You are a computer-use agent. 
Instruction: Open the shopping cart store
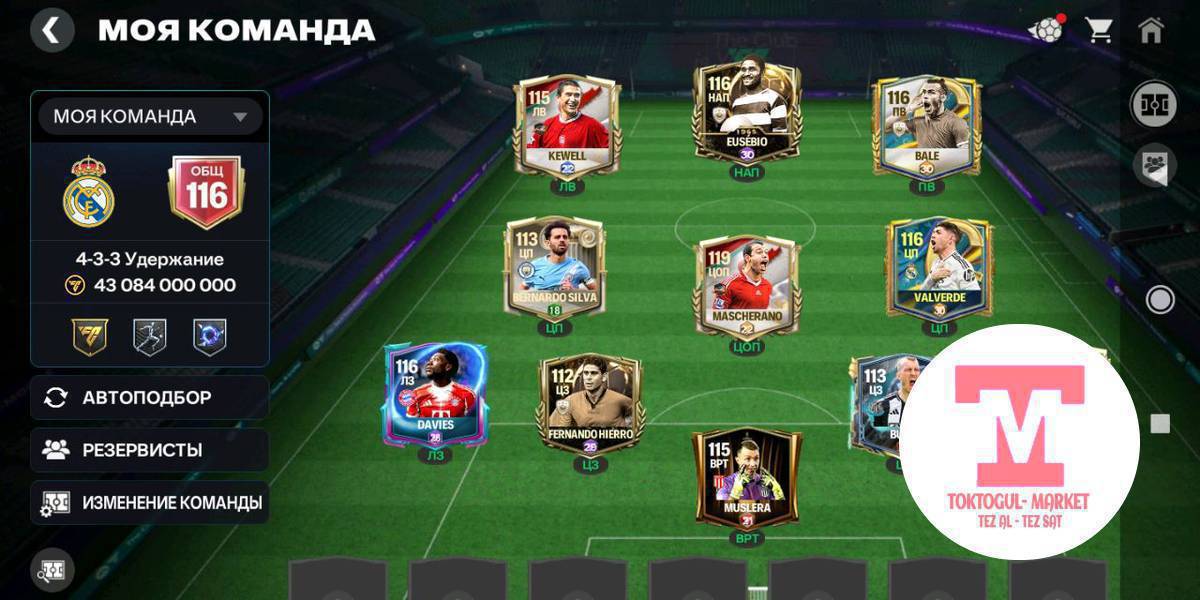[x=1099, y=31]
